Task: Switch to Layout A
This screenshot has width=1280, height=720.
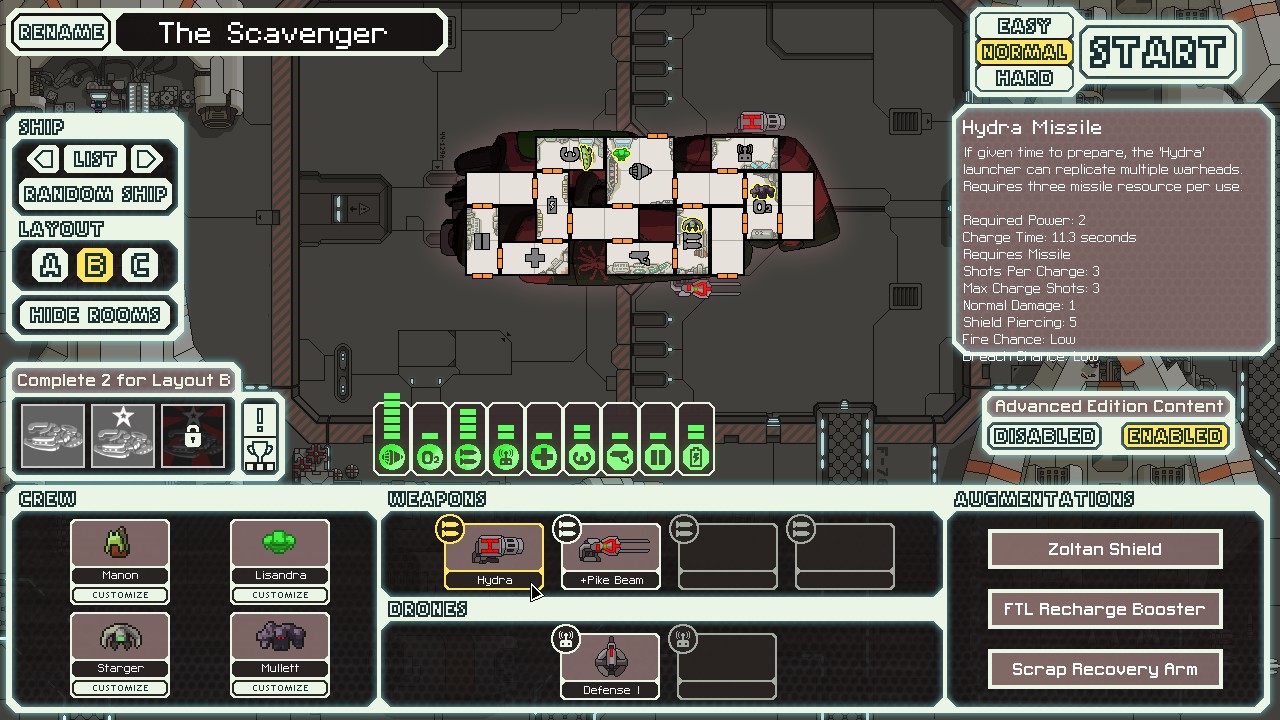Action: click(x=50, y=265)
